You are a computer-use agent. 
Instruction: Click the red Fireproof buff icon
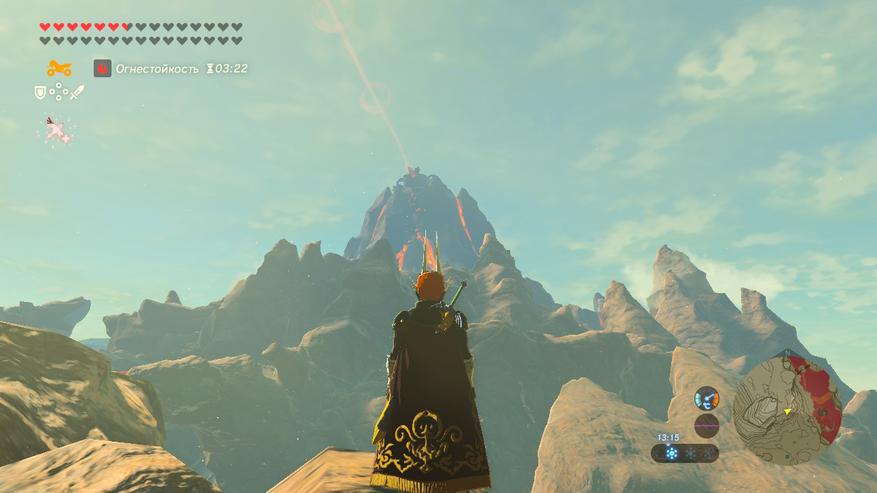102,68
